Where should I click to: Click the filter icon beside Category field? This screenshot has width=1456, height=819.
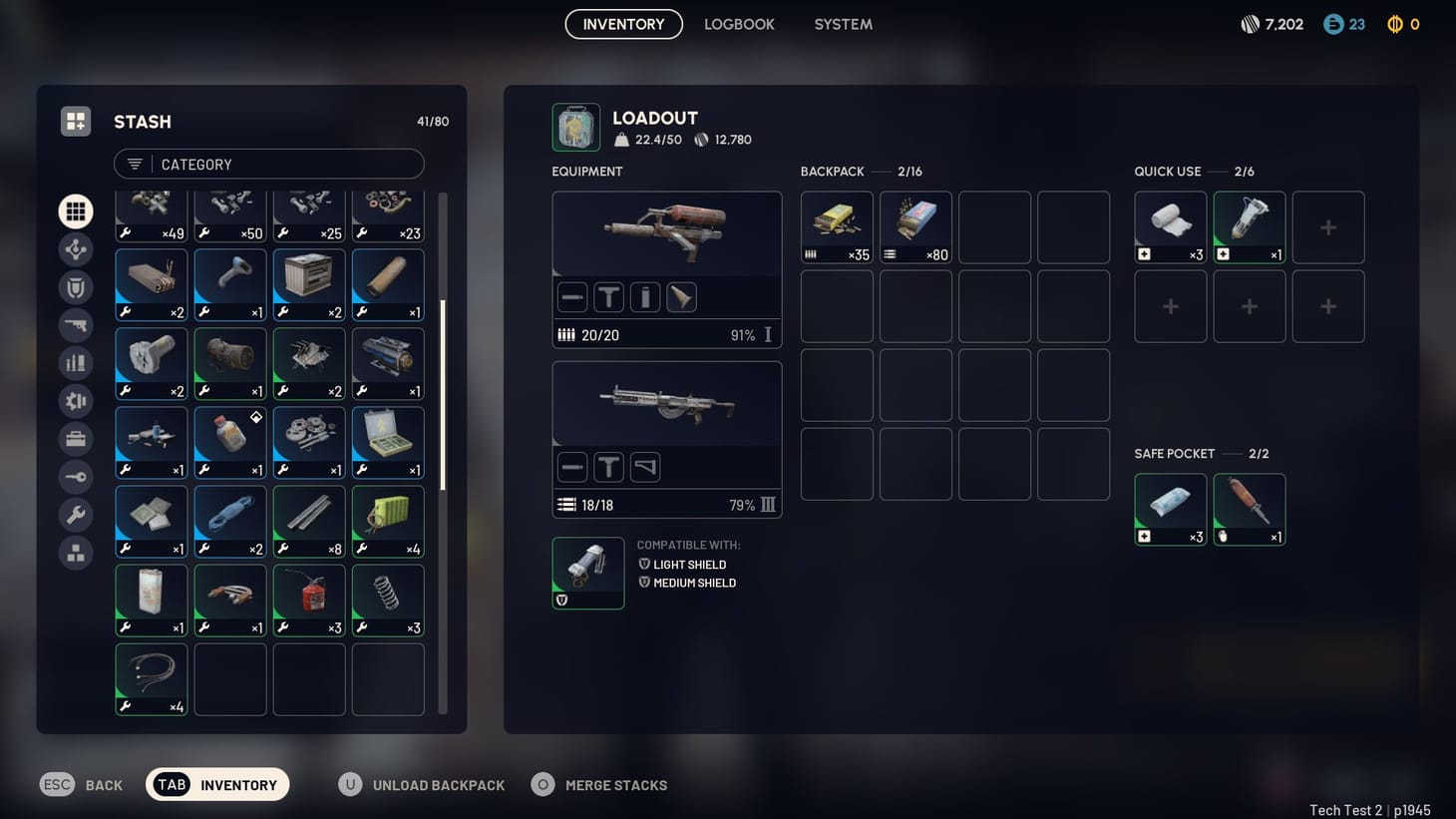click(x=134, y=164)
